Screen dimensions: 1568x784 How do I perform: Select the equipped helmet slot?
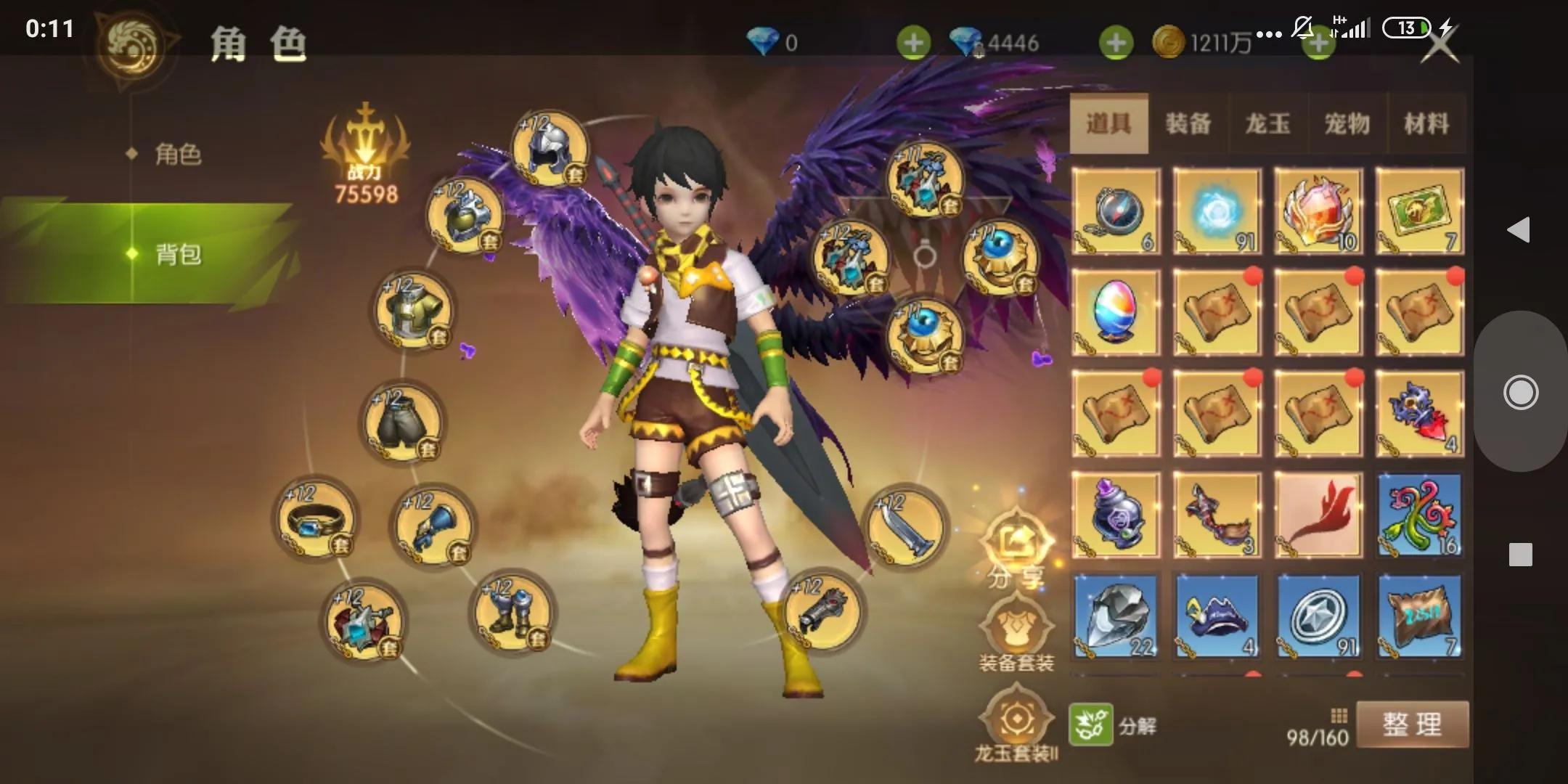click(x=550, y=149)
